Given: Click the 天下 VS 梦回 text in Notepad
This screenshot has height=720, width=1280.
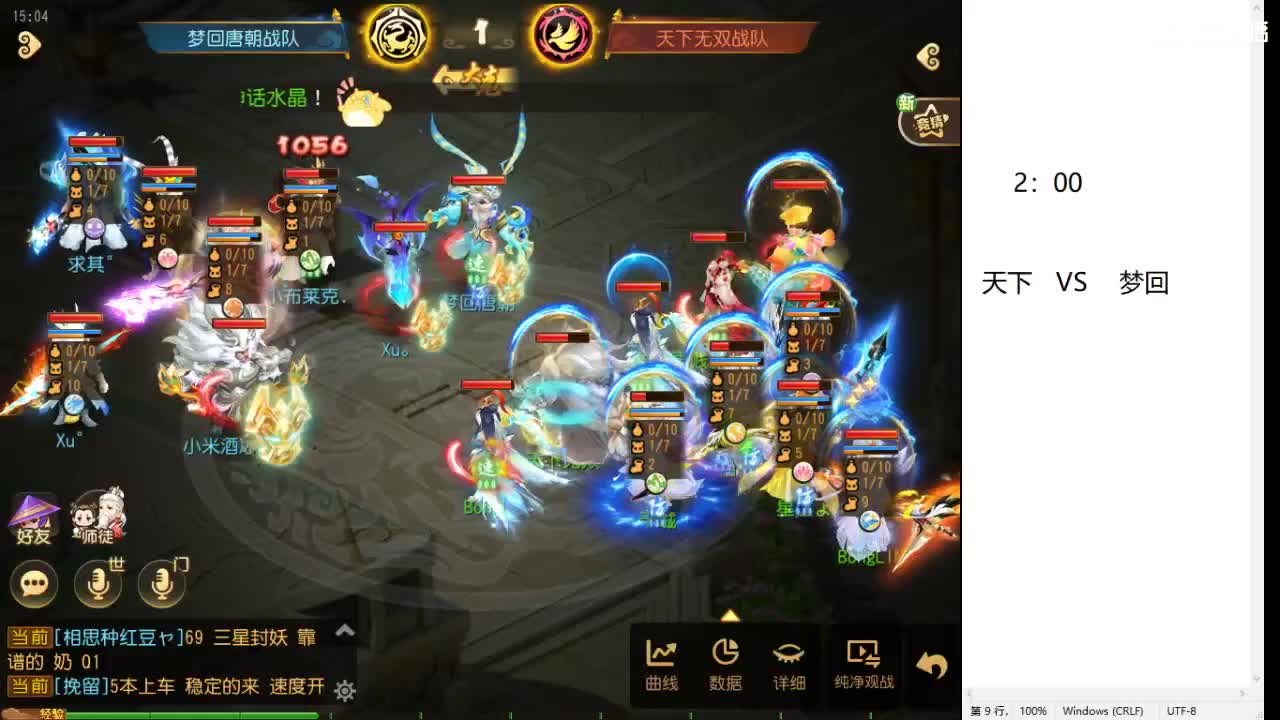Looking at the screenshot, I should [x=1073, y=283].
